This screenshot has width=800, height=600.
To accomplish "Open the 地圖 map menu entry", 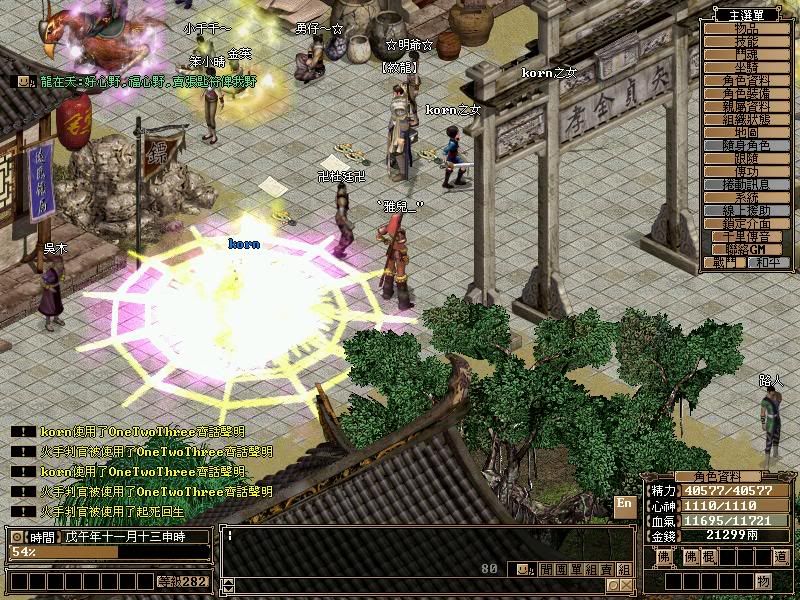I will click(x=746, y=133).
